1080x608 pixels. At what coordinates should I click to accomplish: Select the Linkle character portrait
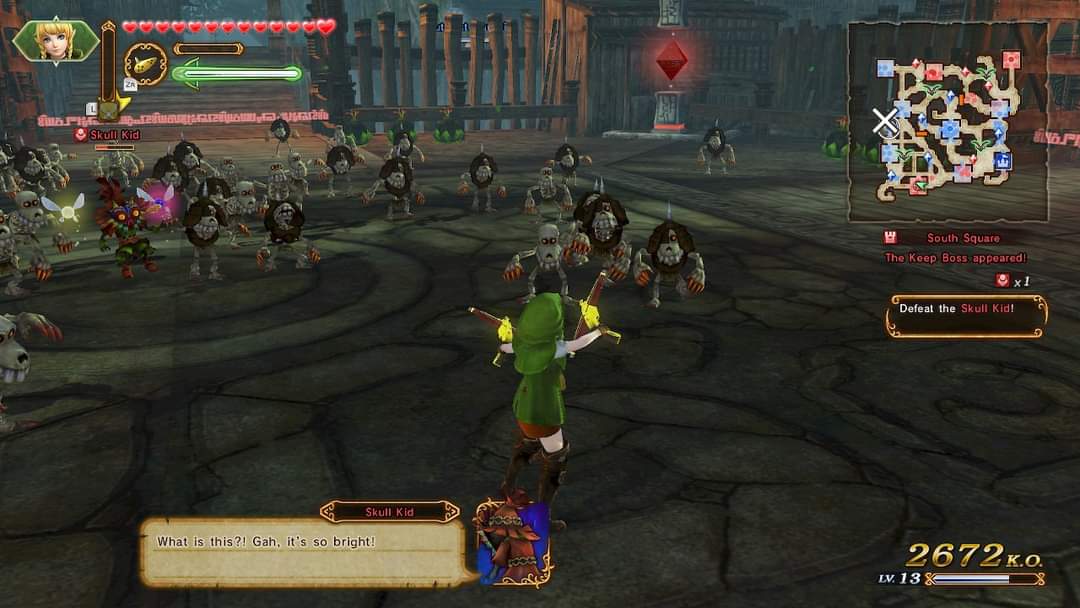click(55, 41)
